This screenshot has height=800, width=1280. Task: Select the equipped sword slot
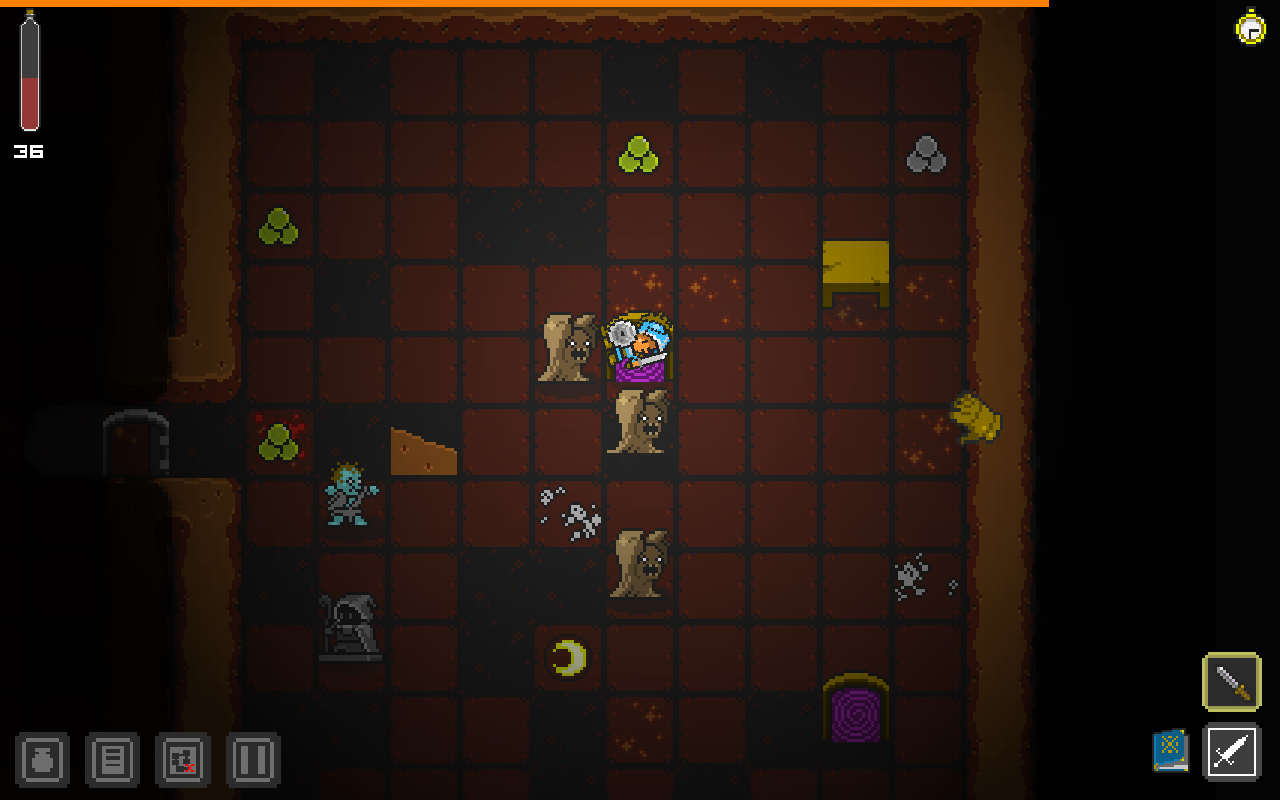(1231, 682)
